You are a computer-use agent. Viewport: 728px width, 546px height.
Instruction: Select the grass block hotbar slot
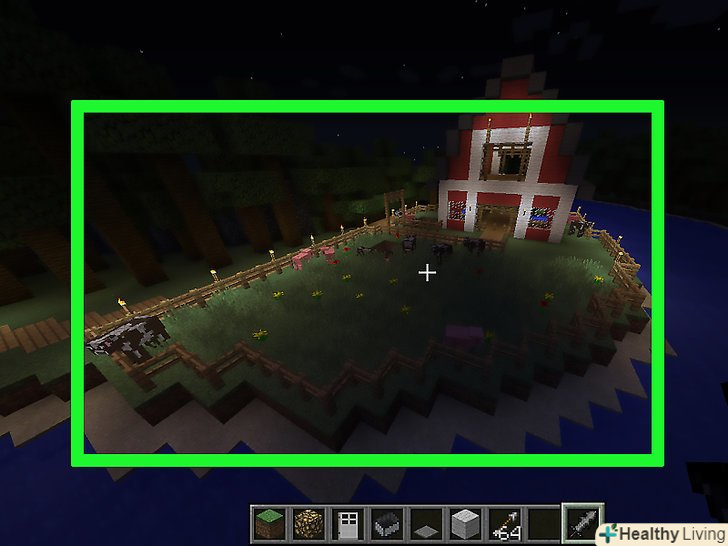tap(267, 523)
